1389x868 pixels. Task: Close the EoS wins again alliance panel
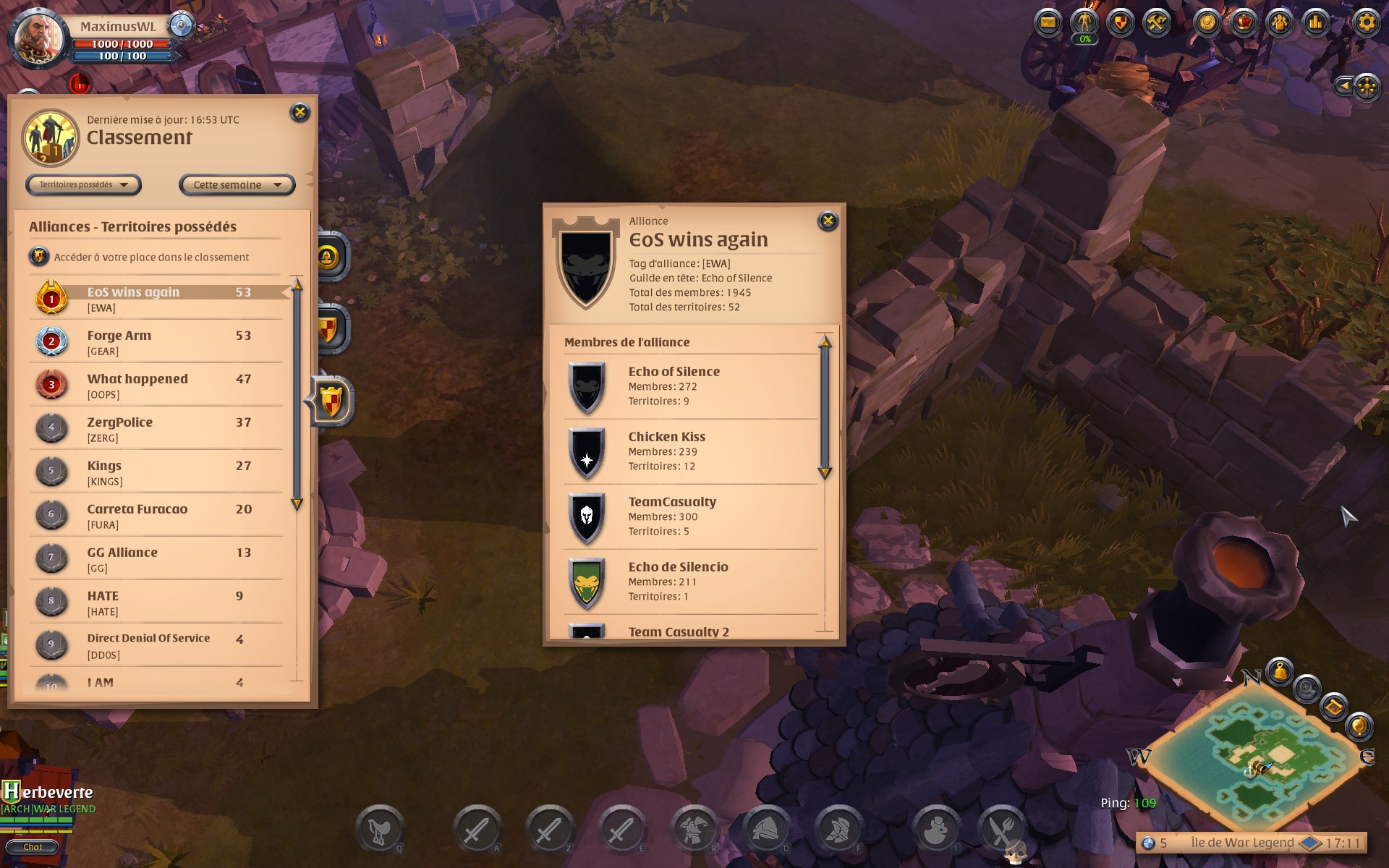coord(828,221)
